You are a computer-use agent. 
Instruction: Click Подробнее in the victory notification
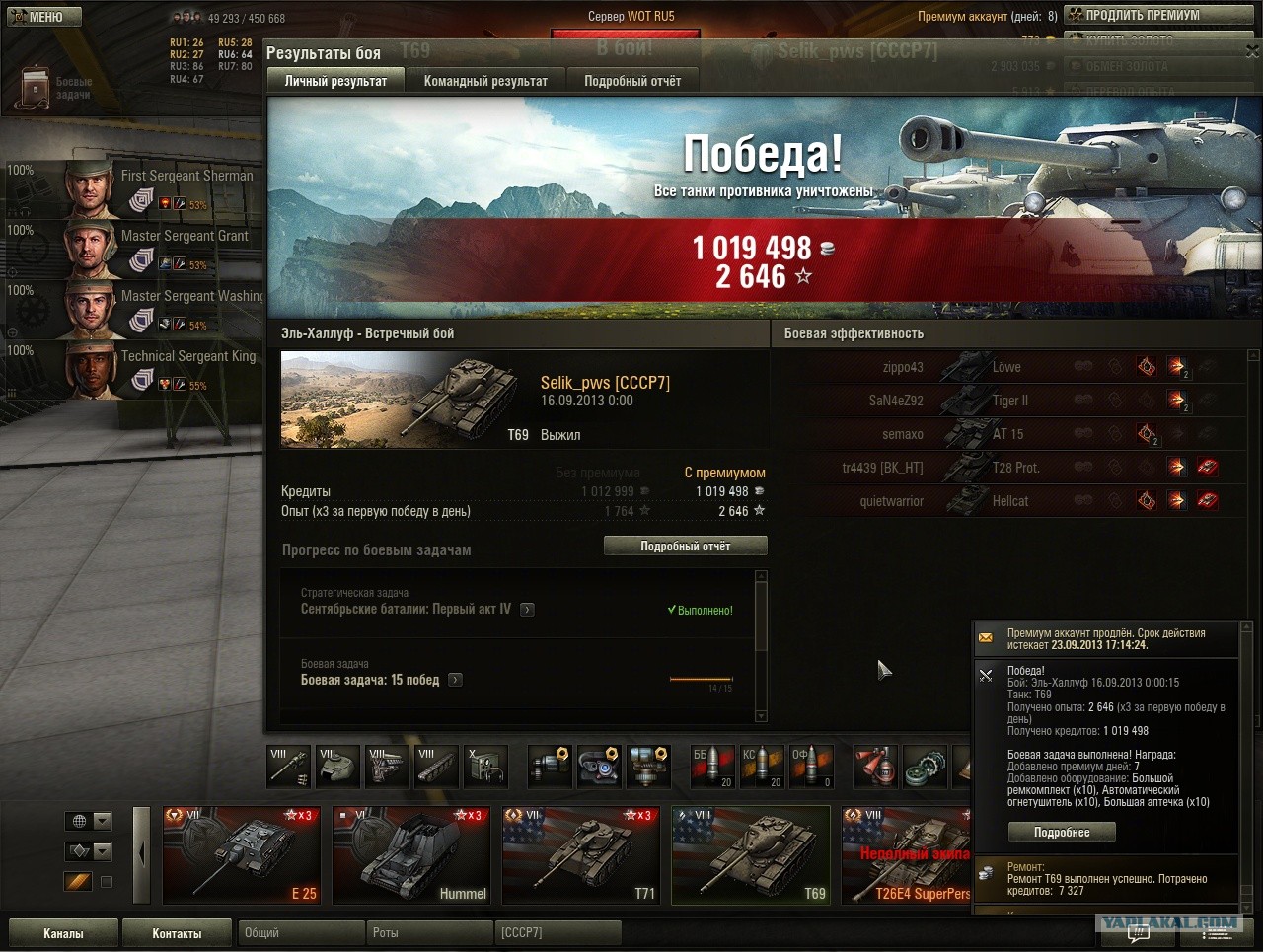click(1062, 833)
